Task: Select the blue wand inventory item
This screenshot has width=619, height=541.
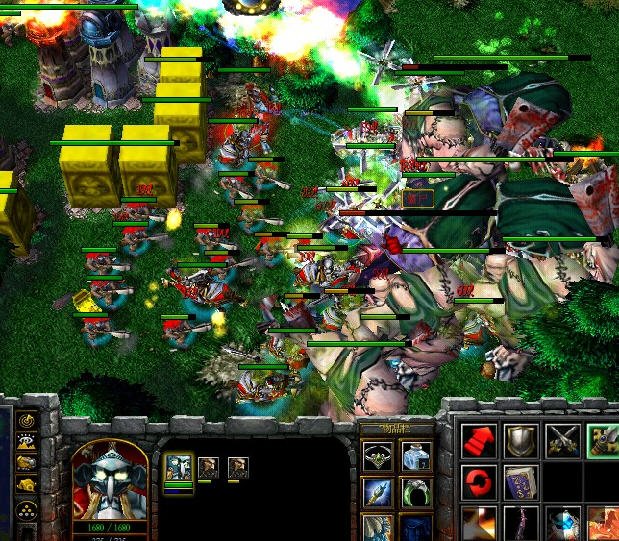Action: pos(378,491)
